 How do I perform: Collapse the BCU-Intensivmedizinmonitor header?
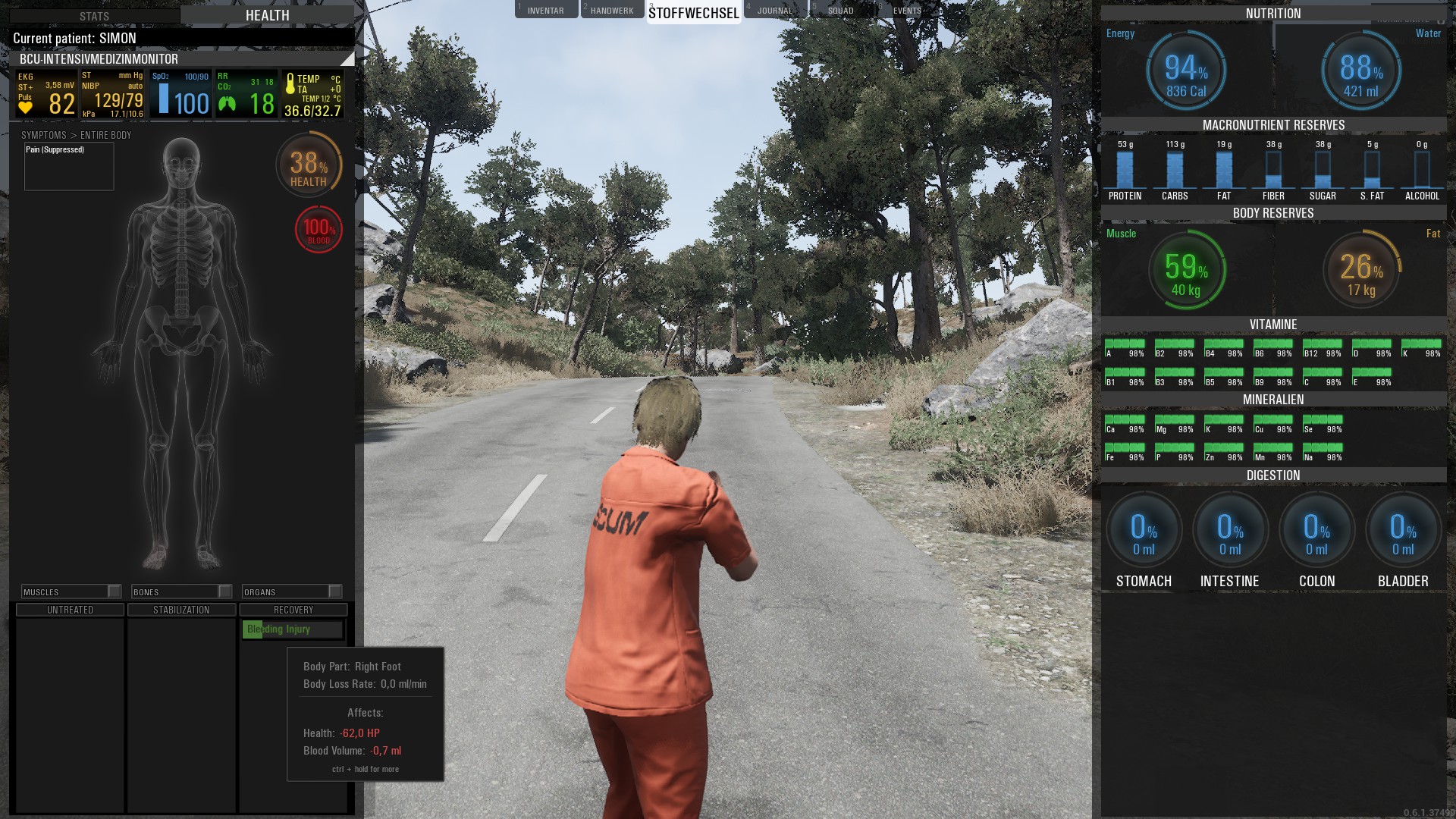click(x=347, y=59)
